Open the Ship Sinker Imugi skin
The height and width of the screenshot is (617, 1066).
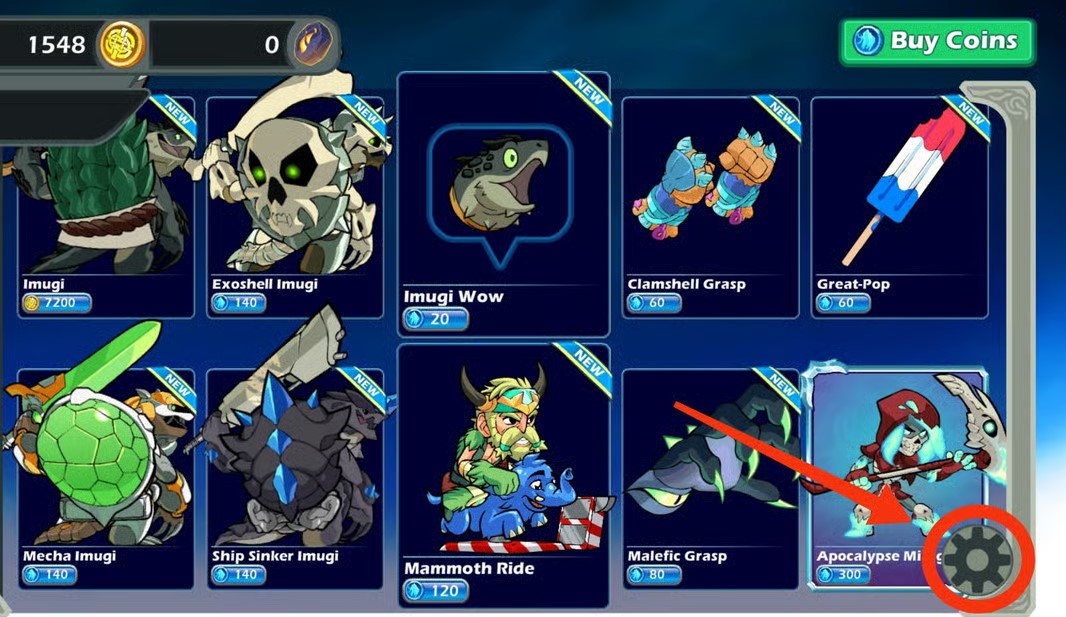[x=295, y=475]
